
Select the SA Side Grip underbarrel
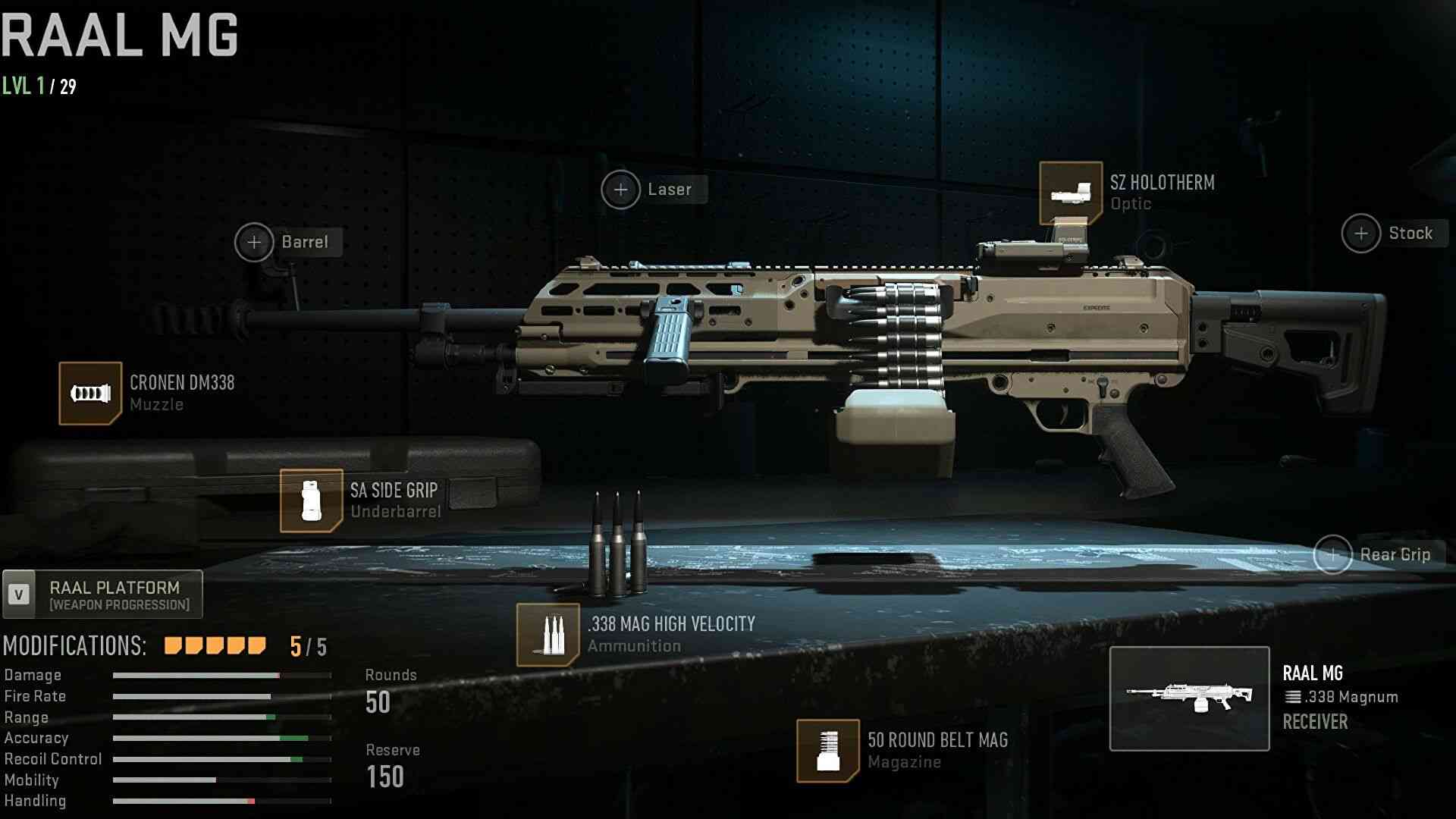[x=311, y=500]
